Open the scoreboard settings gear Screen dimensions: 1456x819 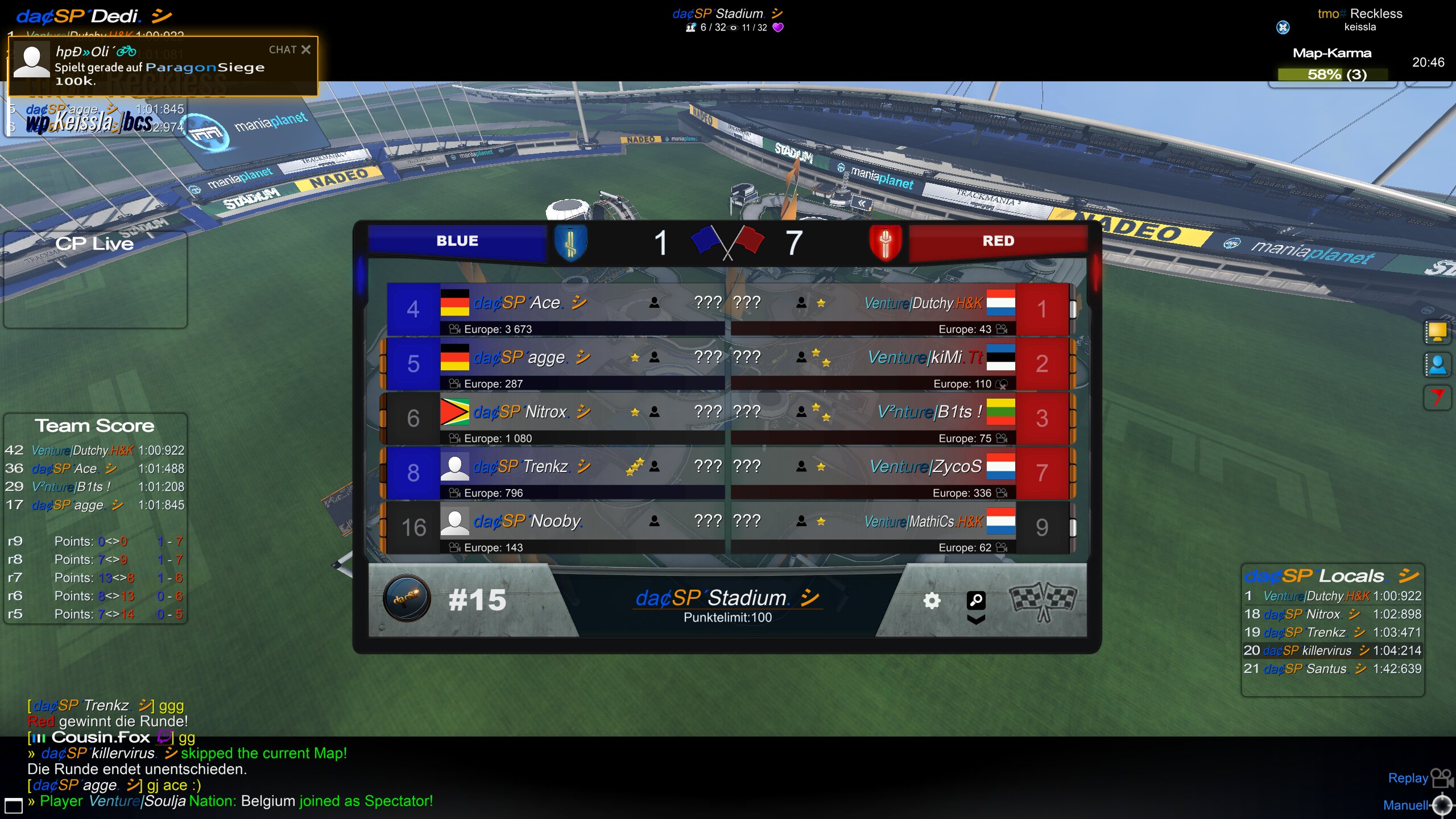932,601
